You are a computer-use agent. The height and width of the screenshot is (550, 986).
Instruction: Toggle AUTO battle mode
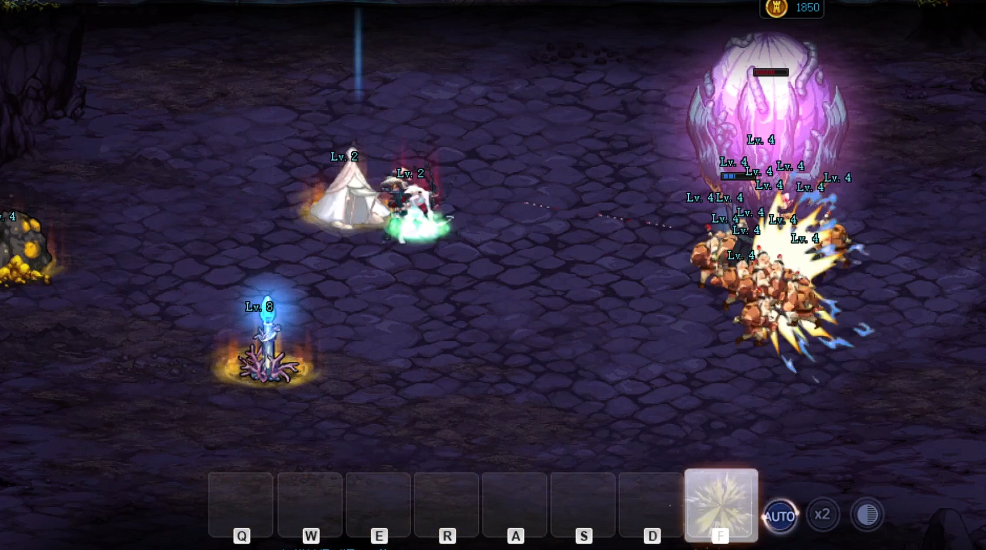pos(780,516)
